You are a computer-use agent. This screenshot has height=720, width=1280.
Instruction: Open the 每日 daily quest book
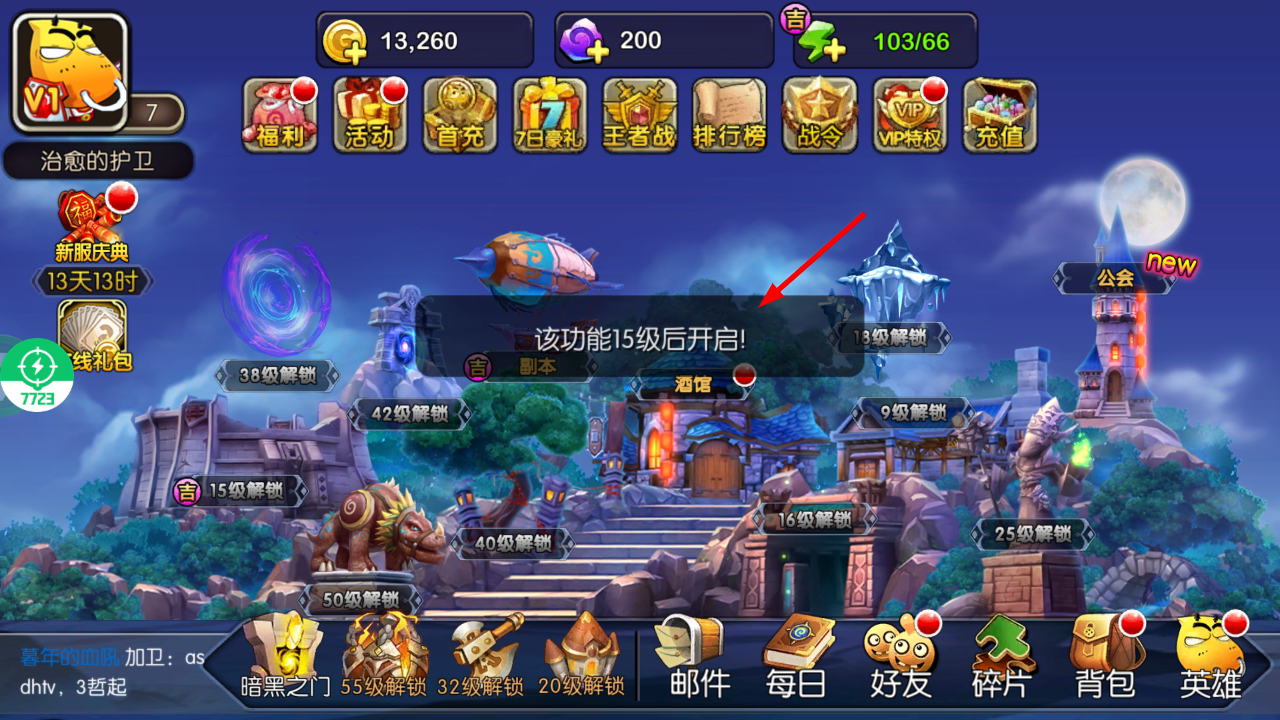pyautogui.click(x=797, y=656)
